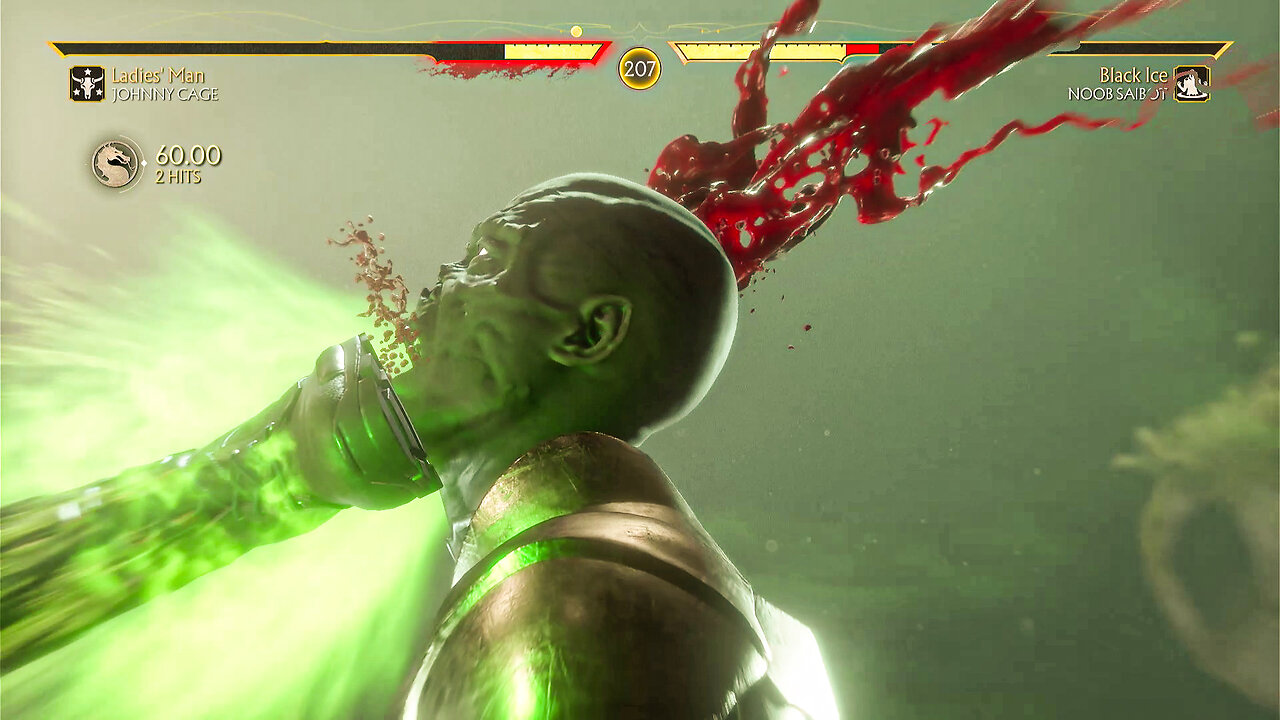The height and width of the screenshot is (720, 1280).
Task: Click Johnny Cage's Ladies' Man variation icon
Action: pos(87,84)
